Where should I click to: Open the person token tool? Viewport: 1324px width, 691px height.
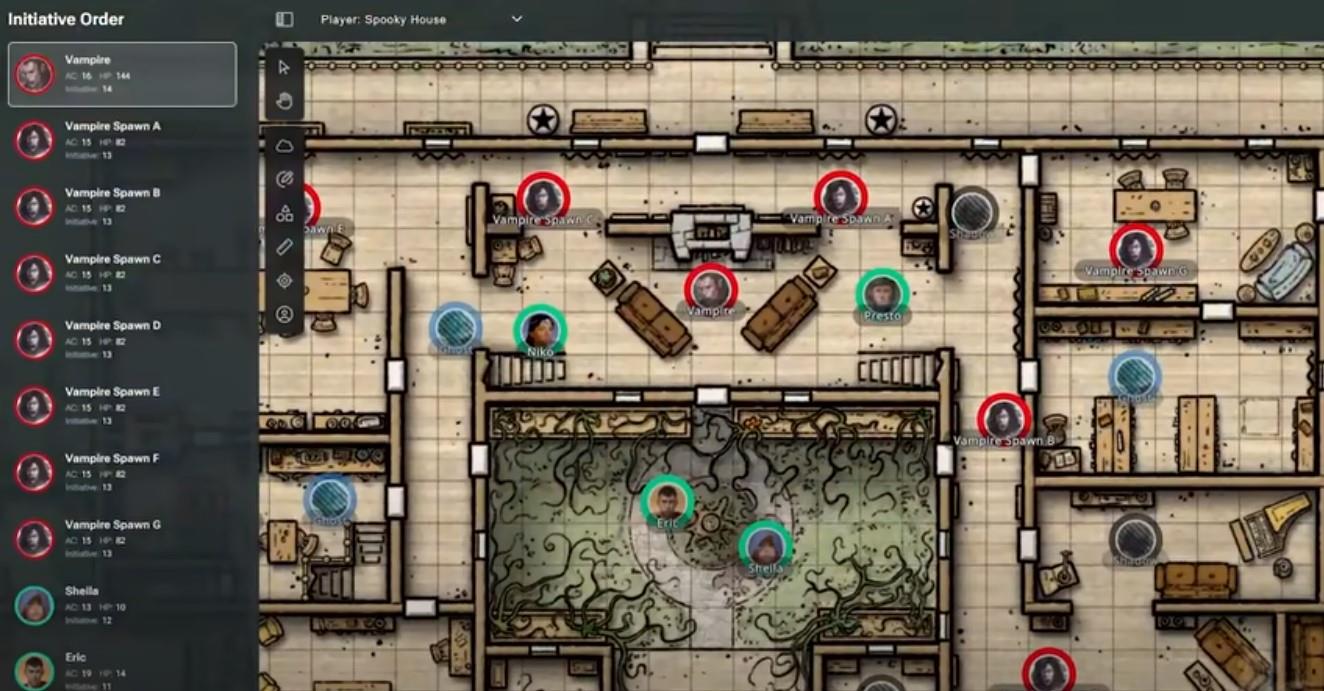(284, 314)
